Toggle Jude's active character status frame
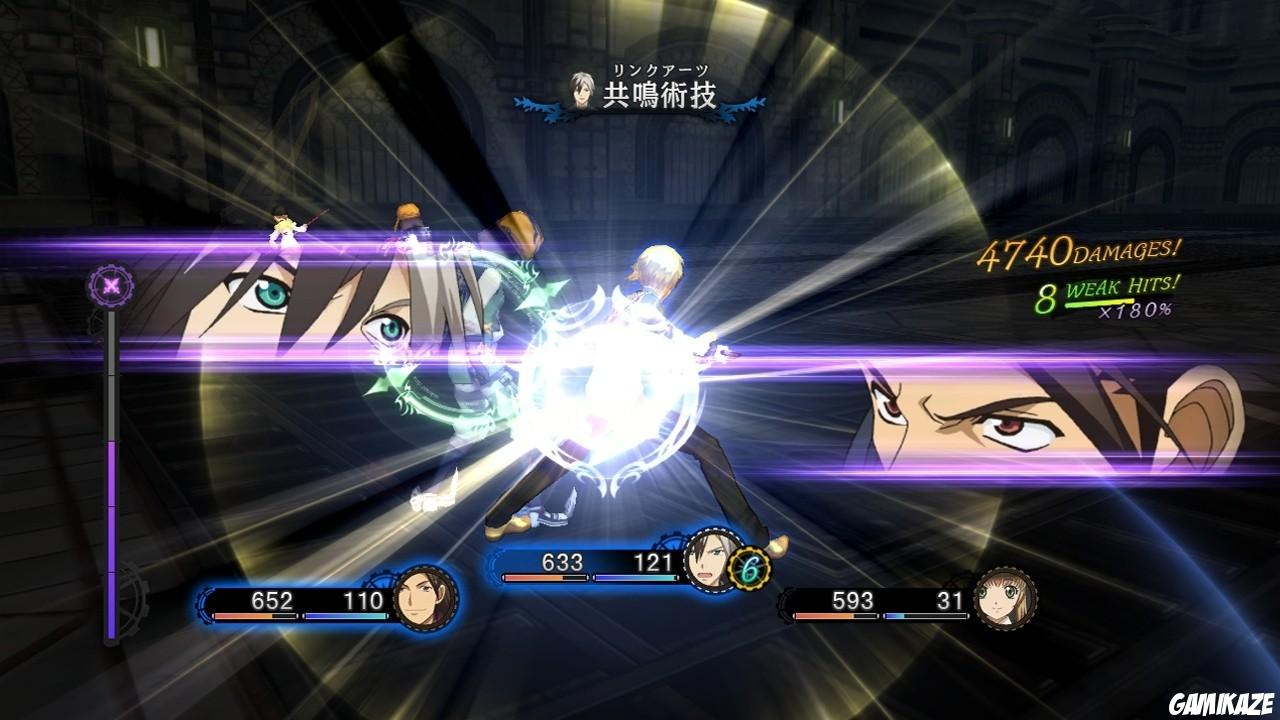 pos(620,560)
